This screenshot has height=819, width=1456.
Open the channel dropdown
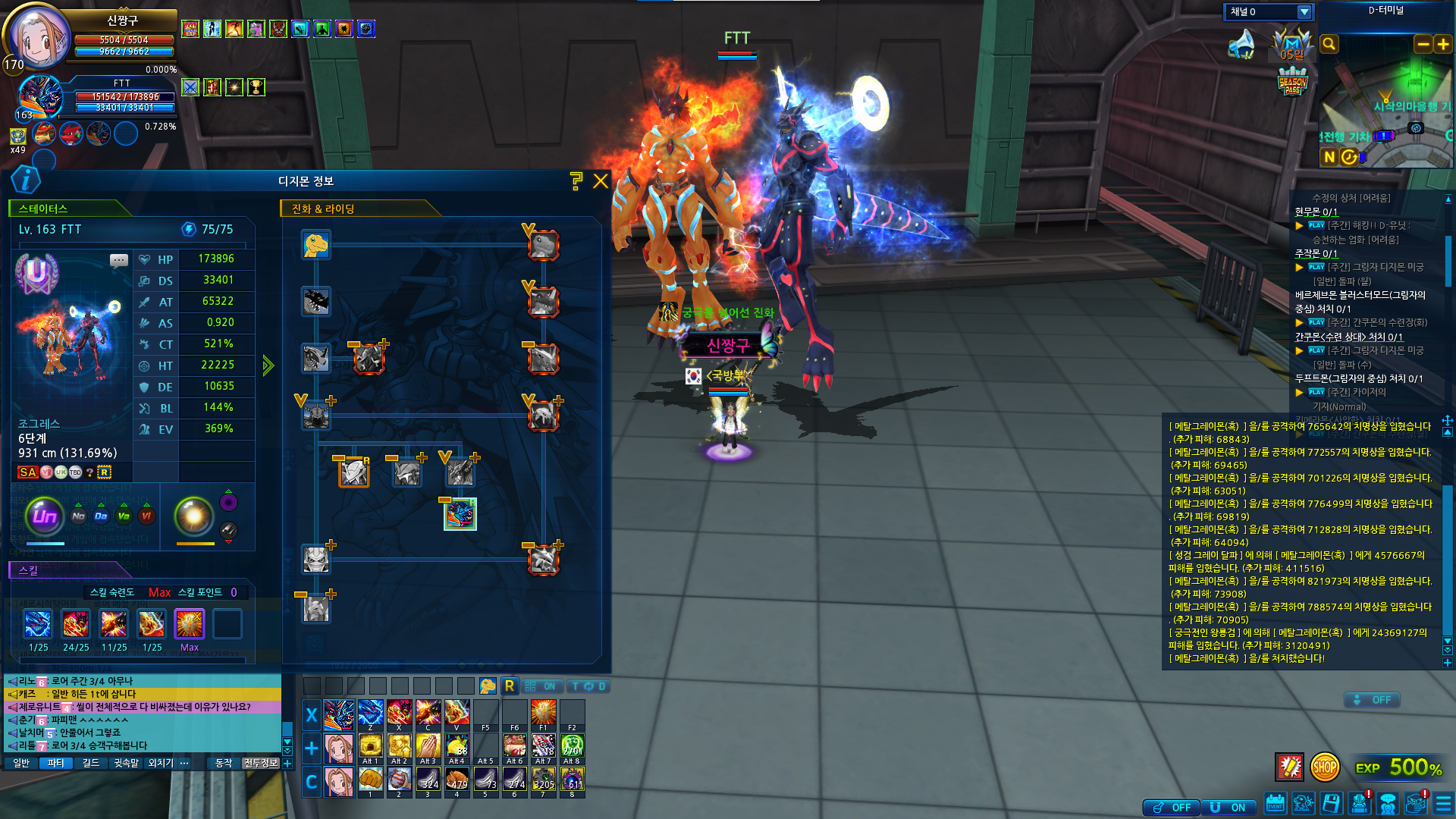pyautogui.click(x=1304, y=12)
